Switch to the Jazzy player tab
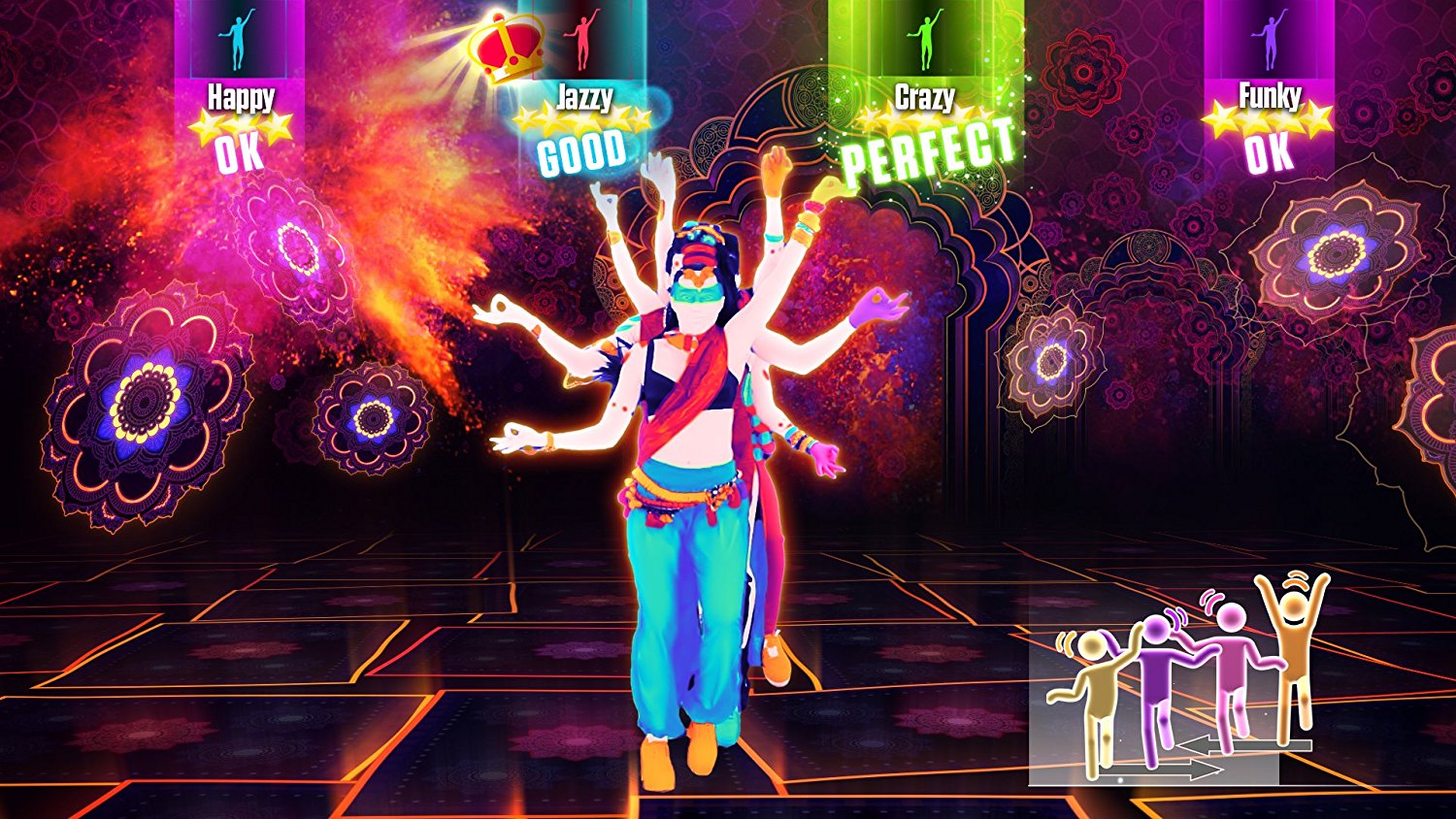Viewport: 1456px width, 819px height. pos(582,97)
